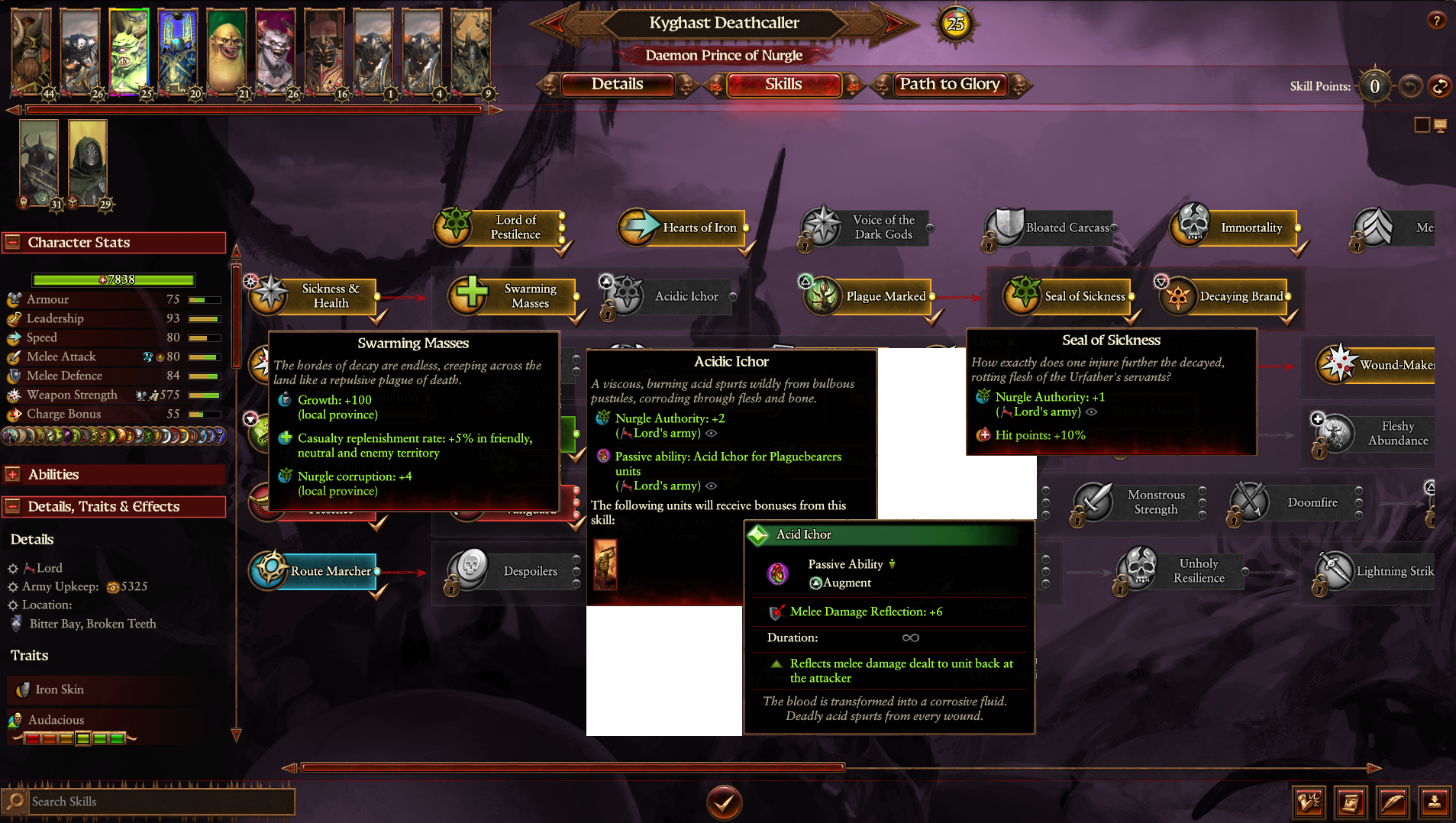This screenshot has width=1456, height=823.
Task: Collapse the Details, Traits & Effects section
Action: [13, 506]
